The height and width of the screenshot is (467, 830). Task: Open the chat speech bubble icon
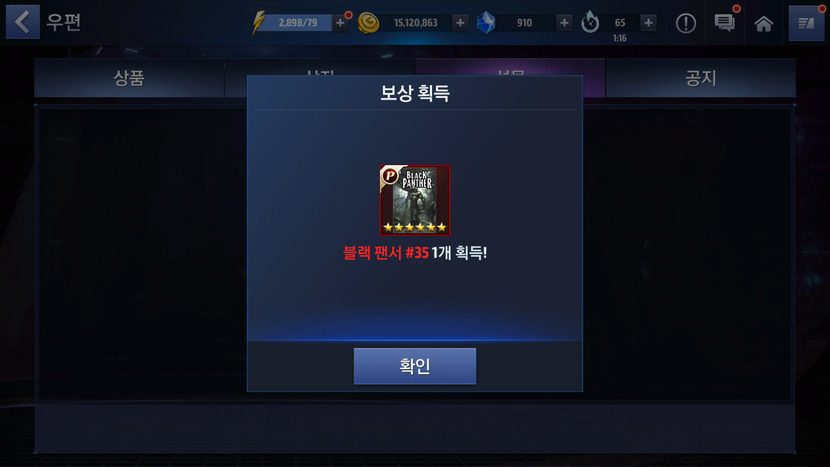725,23
